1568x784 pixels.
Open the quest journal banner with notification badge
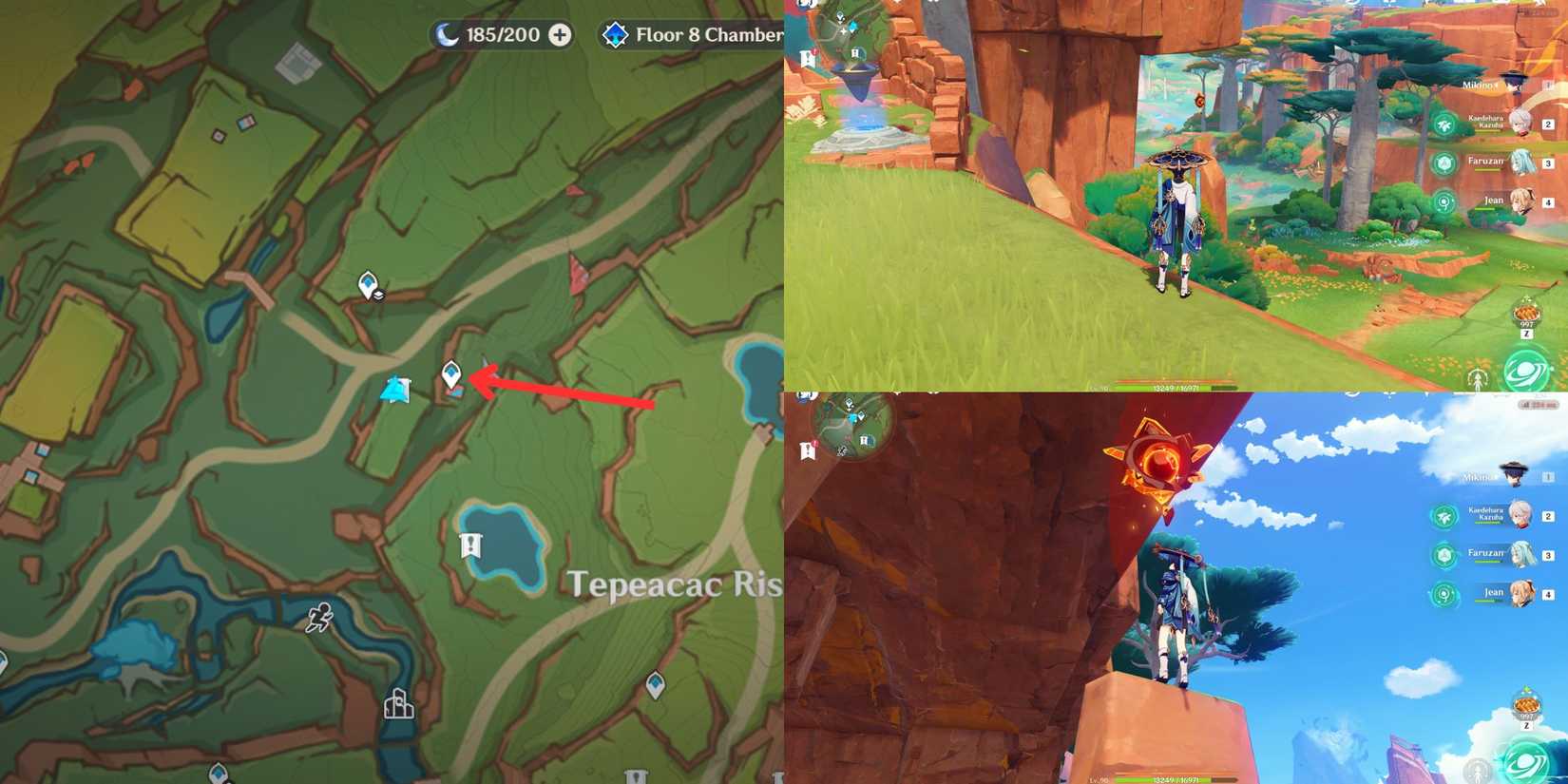click(809, 55)
